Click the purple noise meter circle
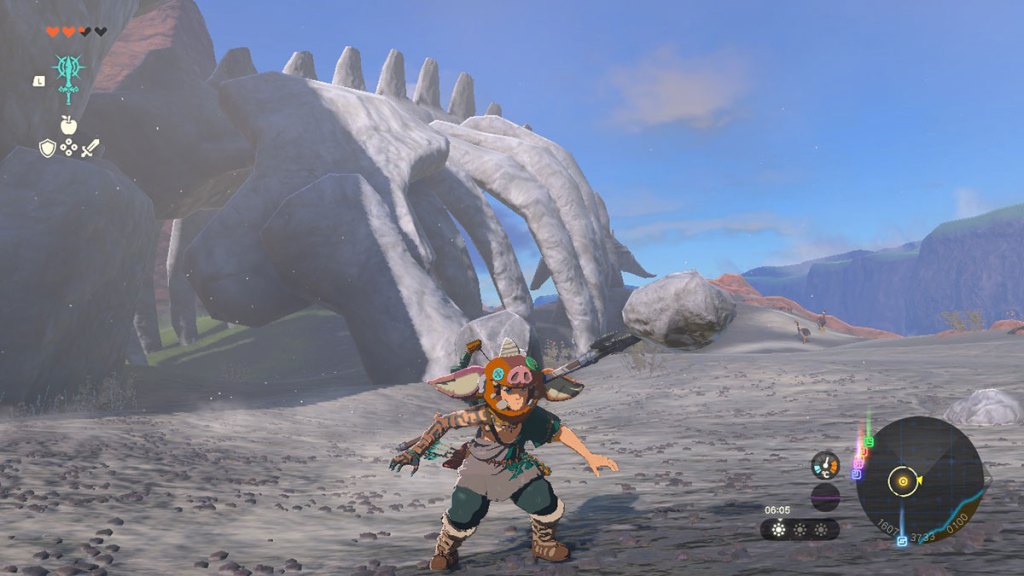This screenshot has height=576, width=1024. coord(825,496)
